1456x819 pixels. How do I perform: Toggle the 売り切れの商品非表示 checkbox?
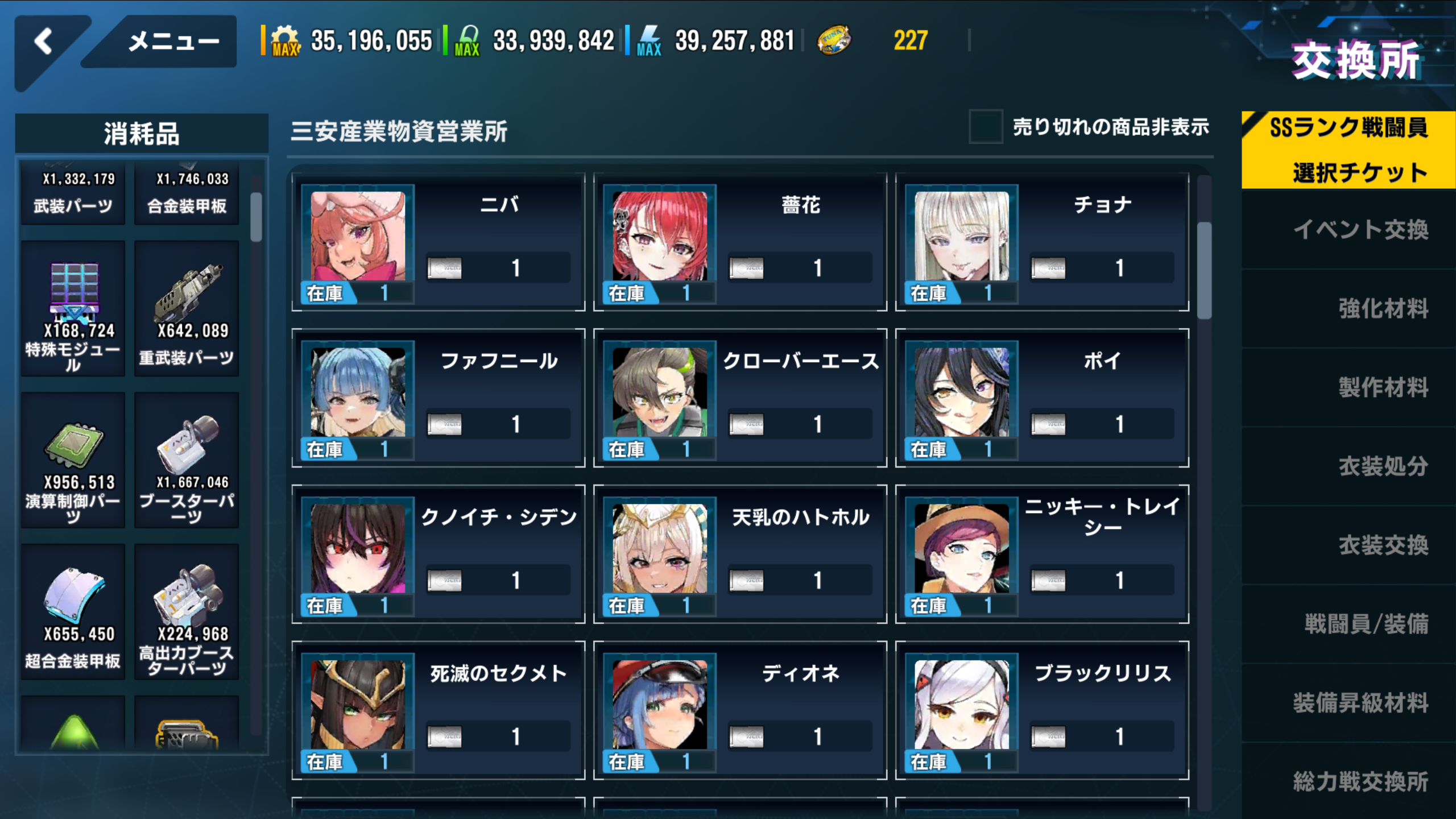coord(986,127)
